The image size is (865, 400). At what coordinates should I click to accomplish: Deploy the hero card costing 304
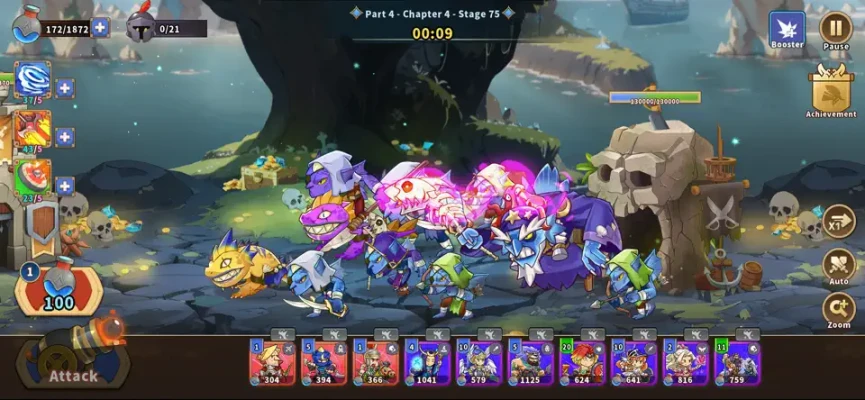(271, 362)
